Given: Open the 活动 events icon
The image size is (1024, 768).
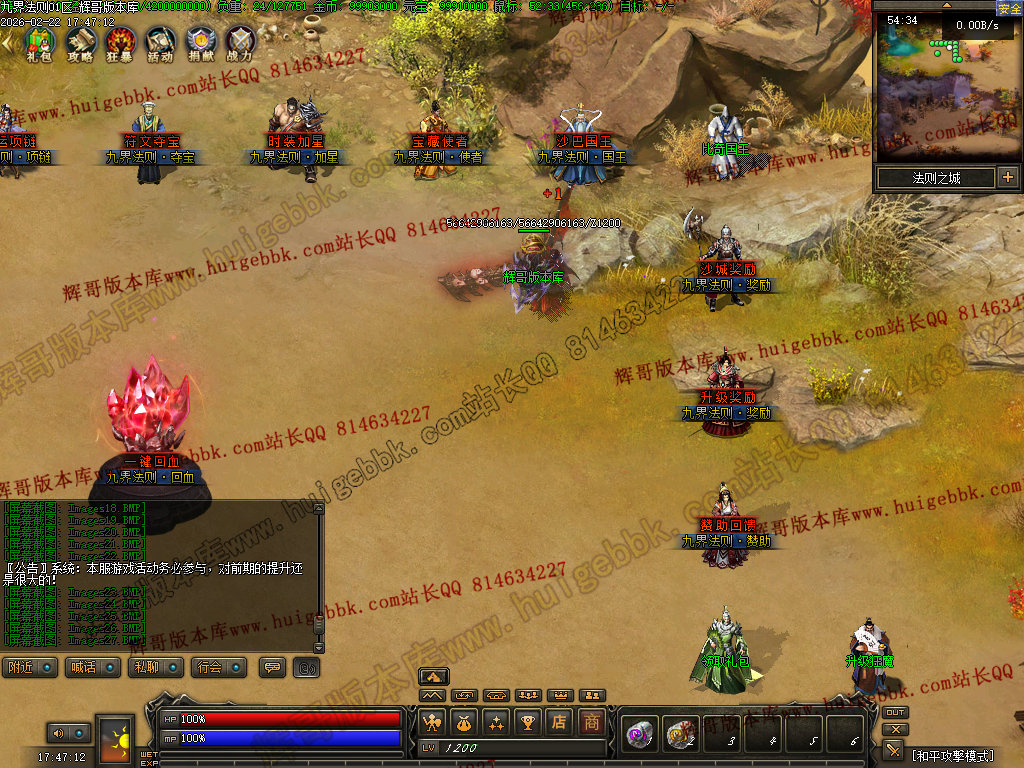Looking at the screenshot, I should [x=161, y=42].
